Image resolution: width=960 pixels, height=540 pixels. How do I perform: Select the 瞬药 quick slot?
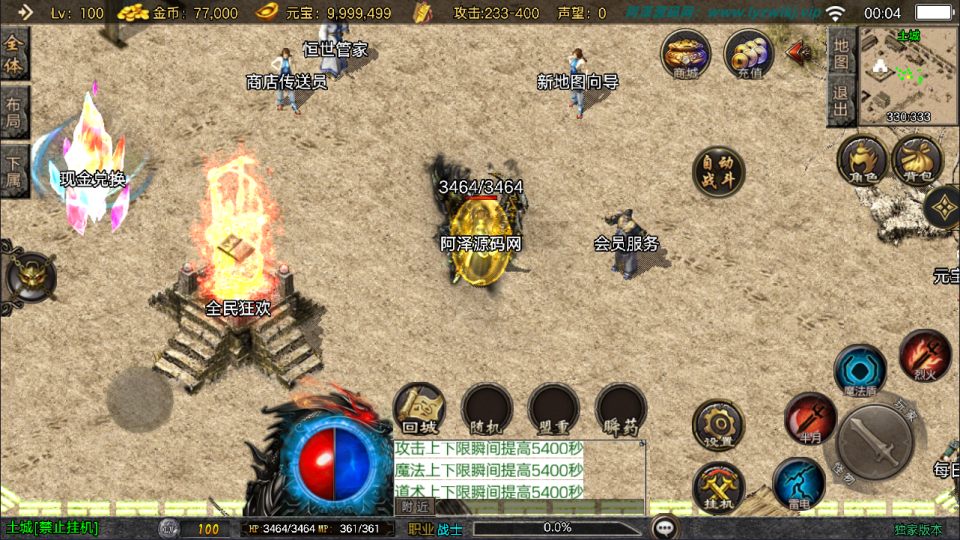(621, 409)
